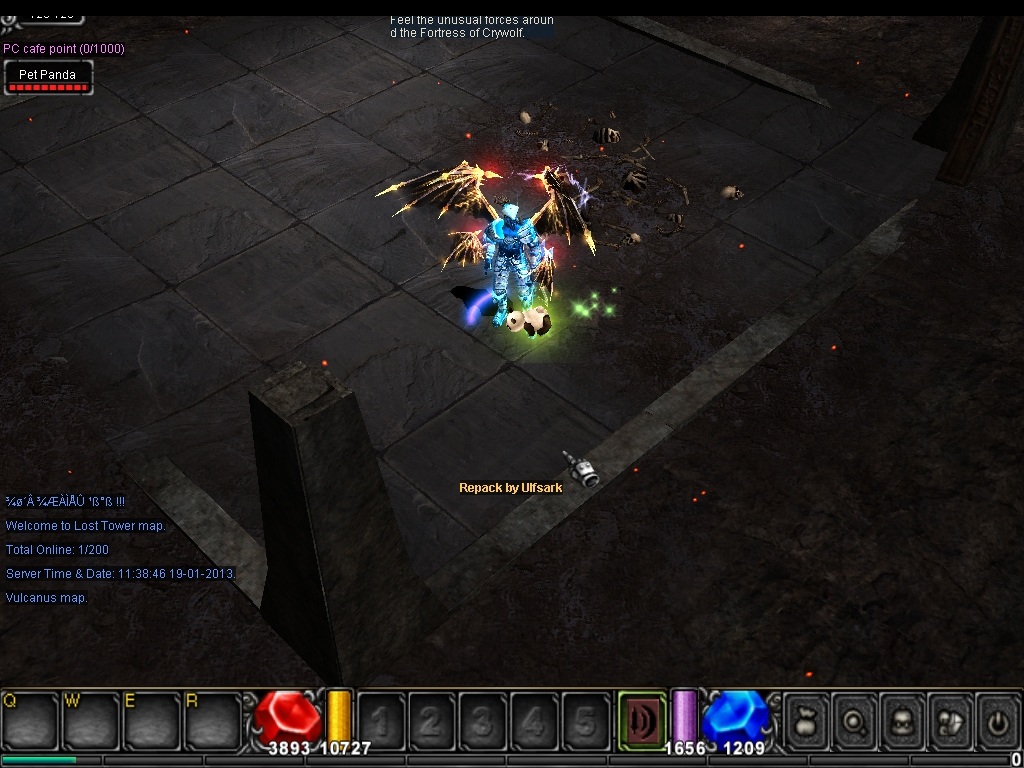Screen dimensions: 1024x768
Task: Choose skill slot number 2
Action: (x=431, y=719)
